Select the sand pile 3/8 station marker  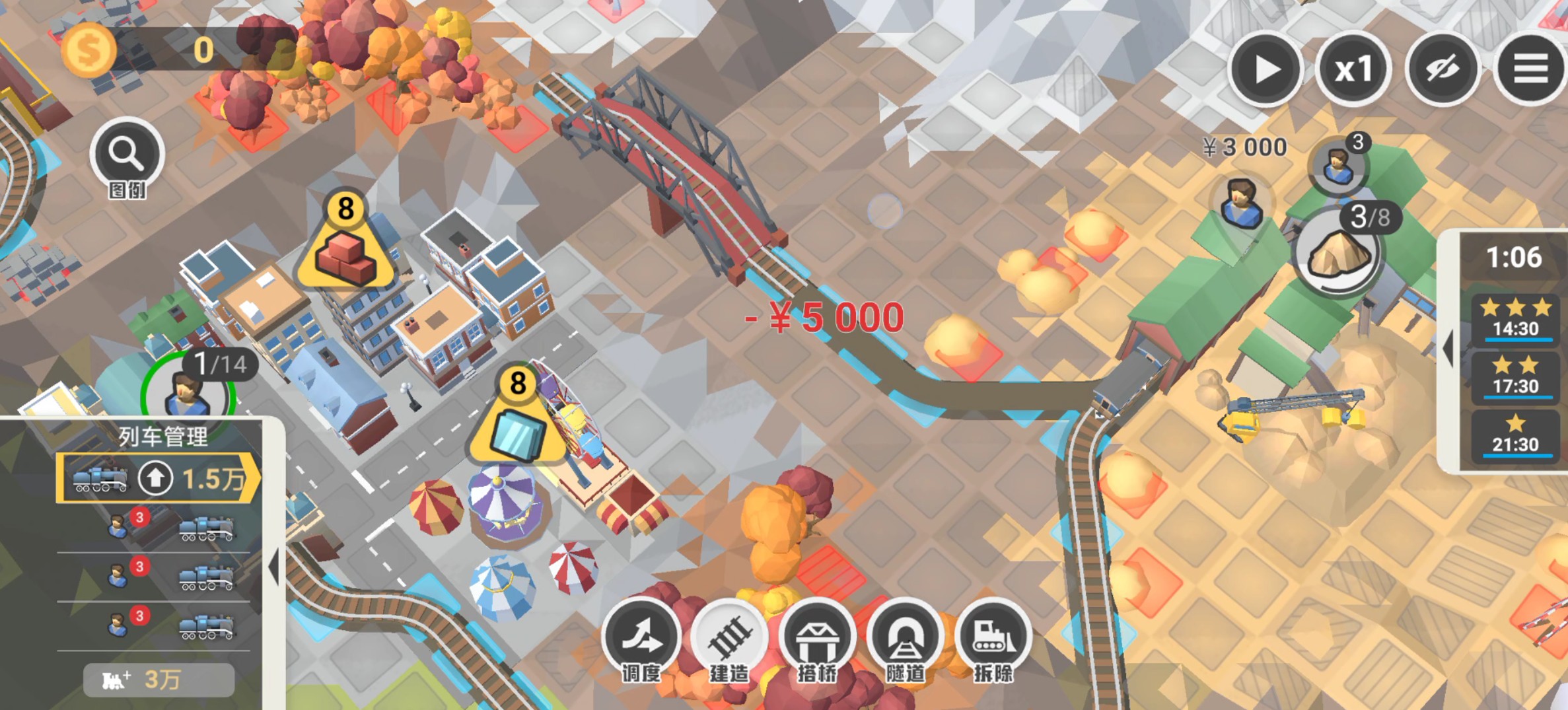[x=1339, y=252]
